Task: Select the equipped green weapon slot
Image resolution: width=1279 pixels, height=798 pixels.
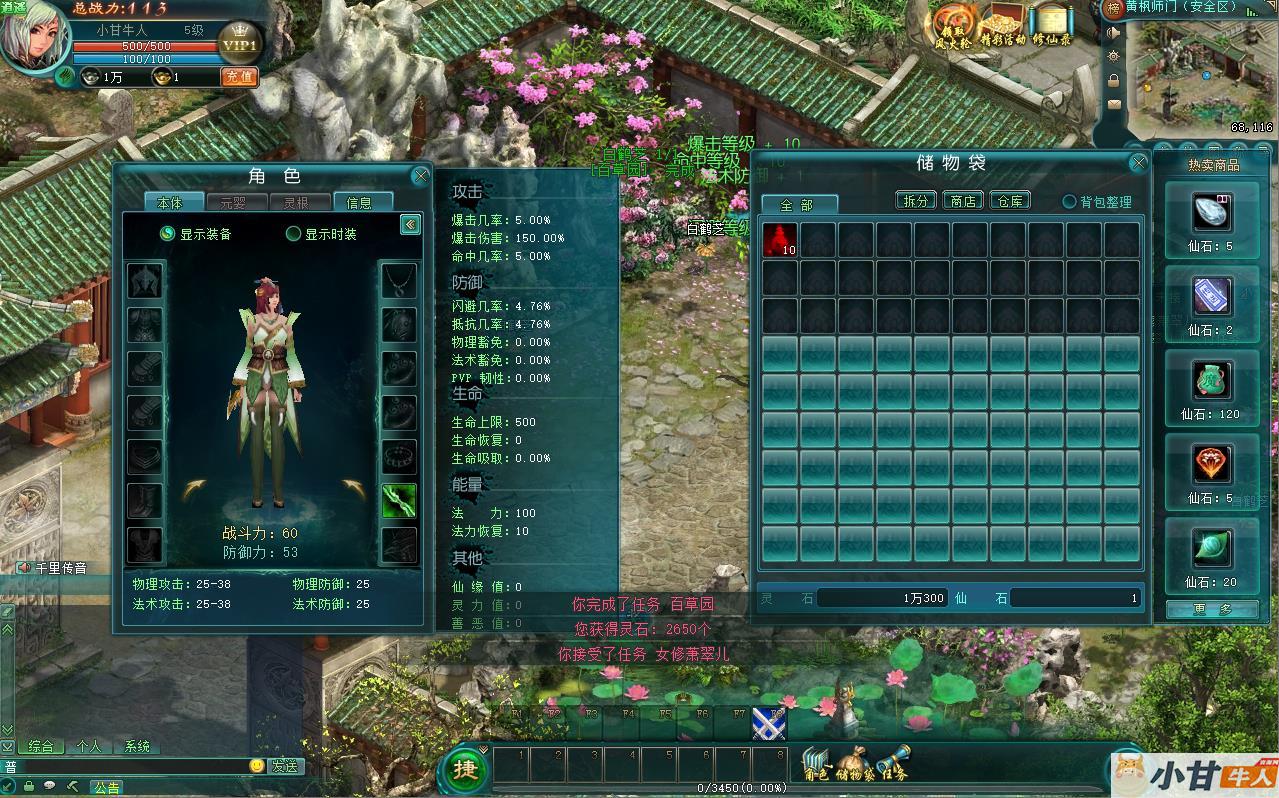Action: pos(399,500)
